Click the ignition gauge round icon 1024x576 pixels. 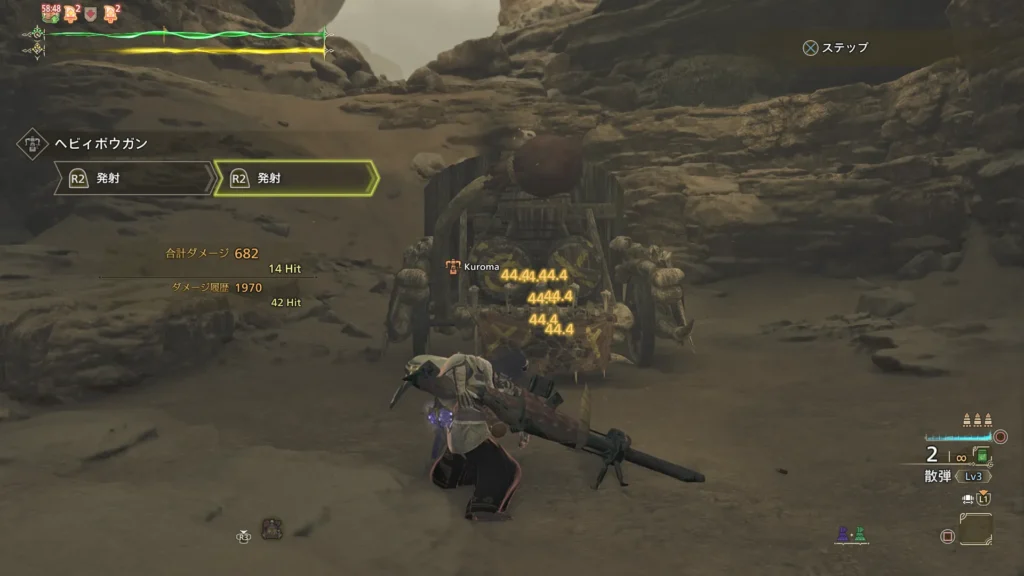(x=1001, y=437)
